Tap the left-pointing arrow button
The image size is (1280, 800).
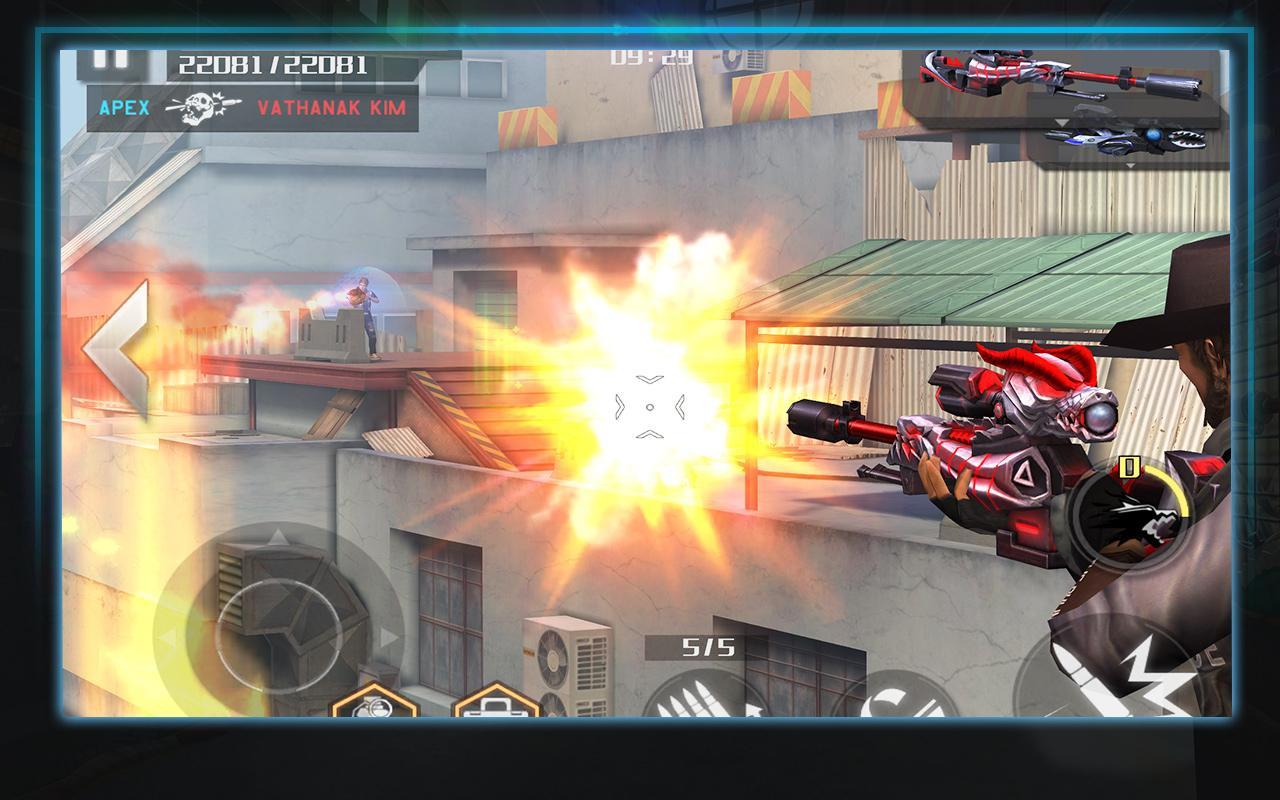[x=116, y=349]
